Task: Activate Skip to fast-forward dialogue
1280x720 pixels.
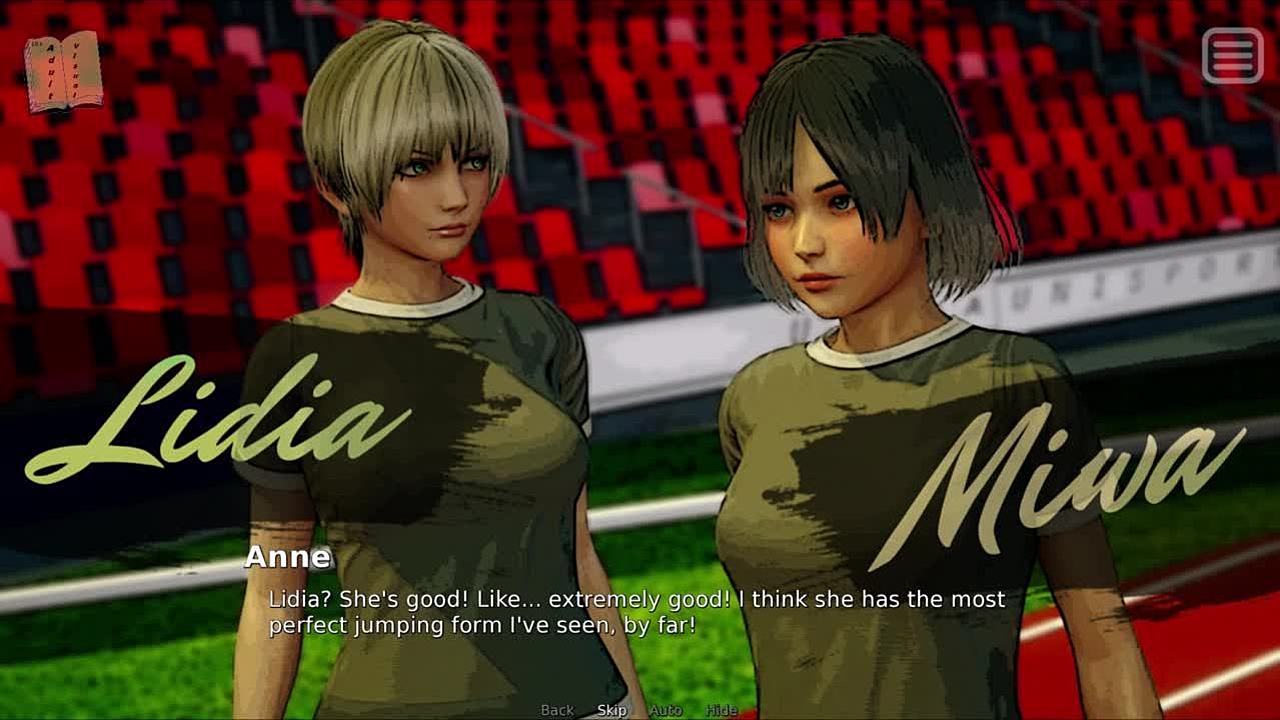Action: click(x=612, y=710)
